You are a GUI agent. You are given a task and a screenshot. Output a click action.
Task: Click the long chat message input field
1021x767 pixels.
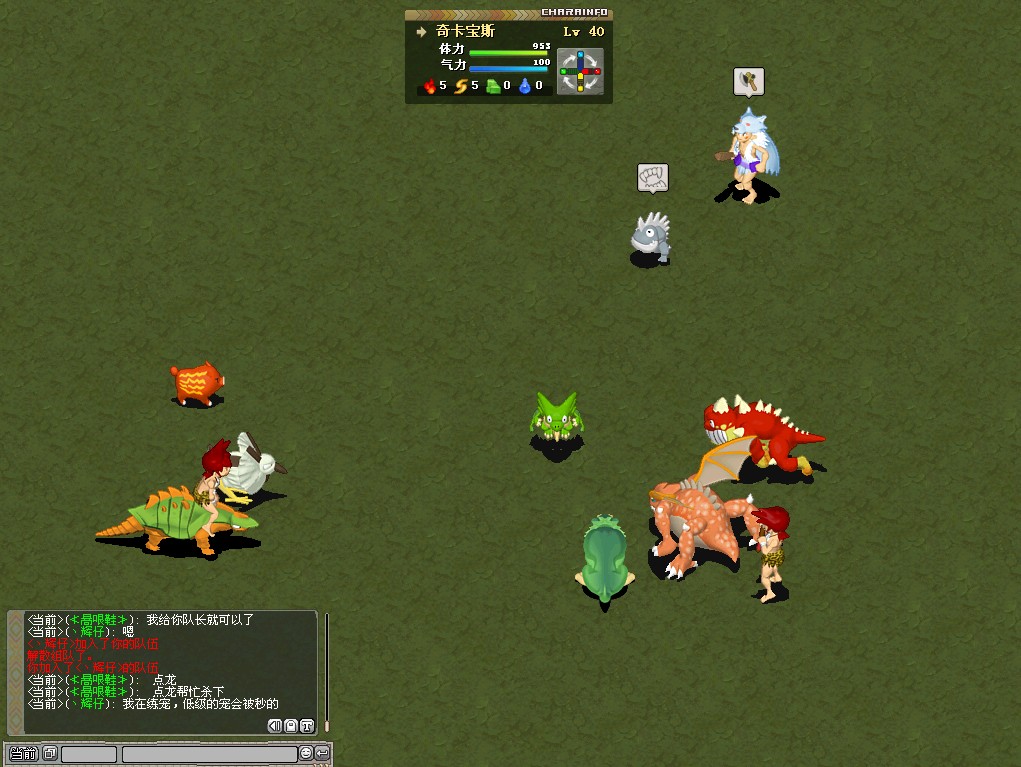[209, 754]
